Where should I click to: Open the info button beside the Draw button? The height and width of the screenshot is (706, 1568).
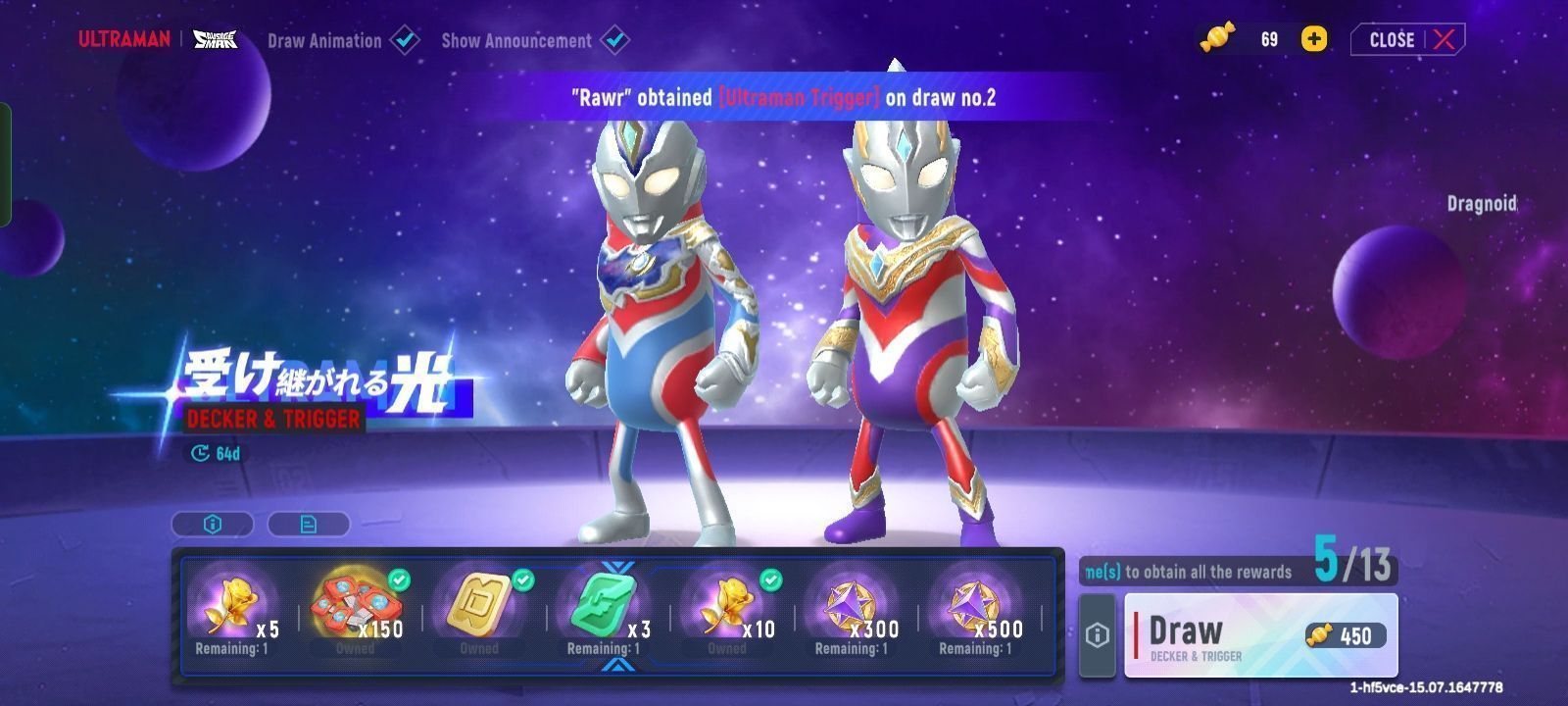1098,635
